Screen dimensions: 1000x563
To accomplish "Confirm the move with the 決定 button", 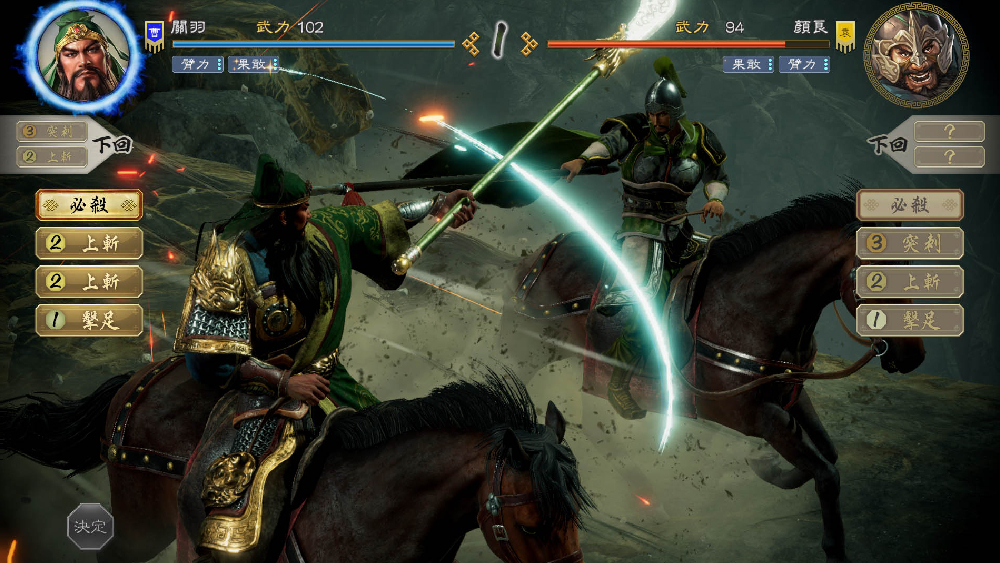I will coord(90,526).
